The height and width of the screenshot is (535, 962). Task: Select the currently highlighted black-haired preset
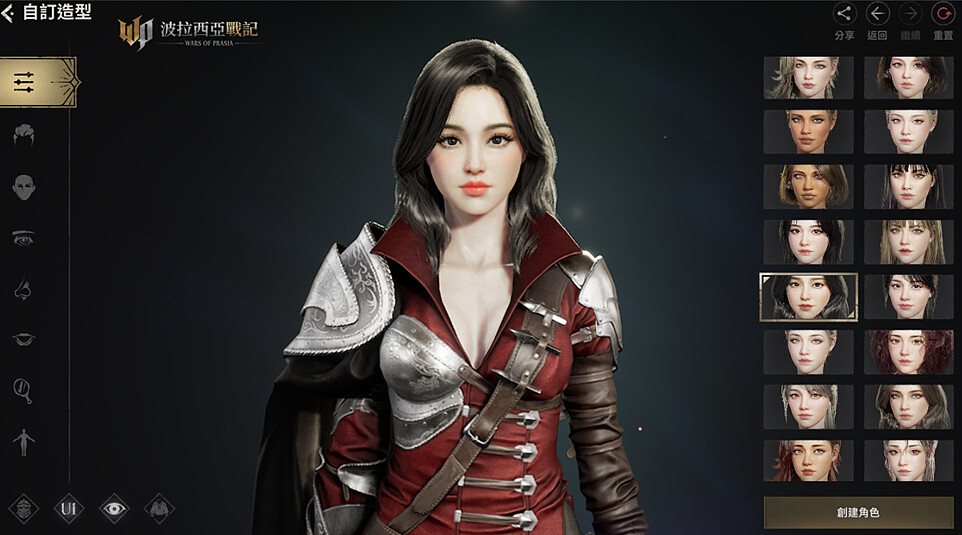[808, 297]
